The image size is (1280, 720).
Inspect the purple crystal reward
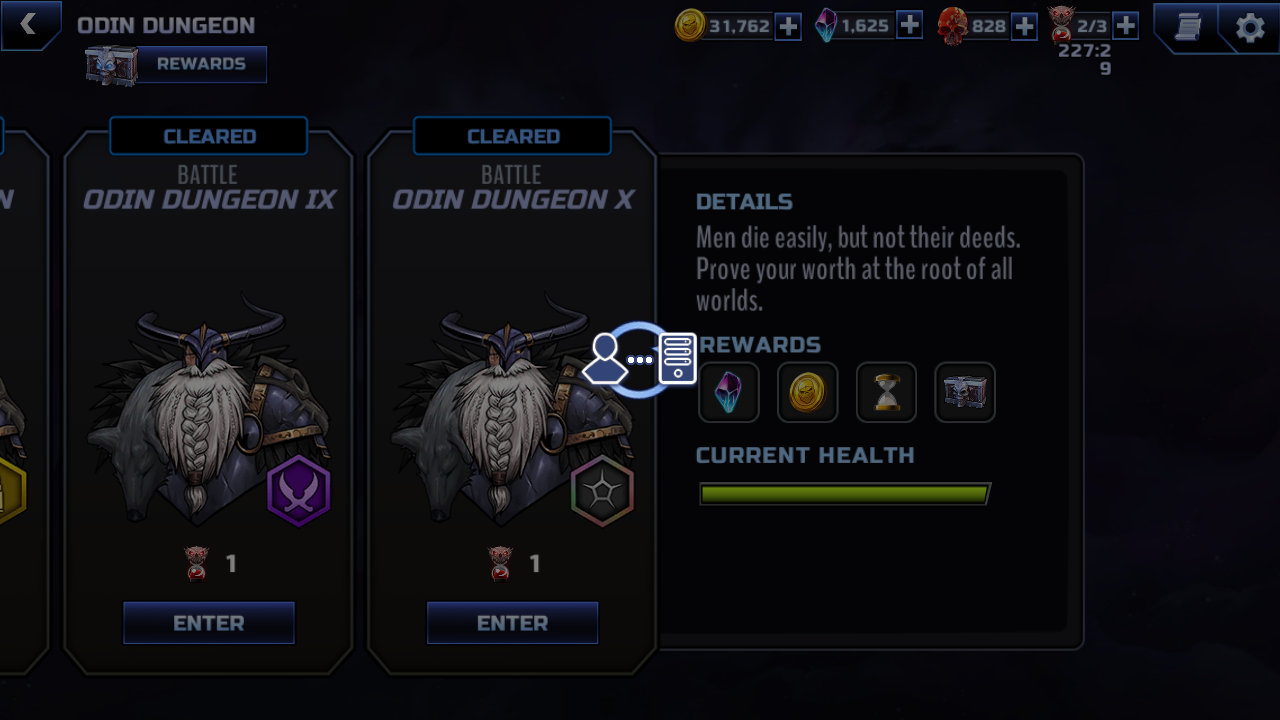click(x=729, y=392)
